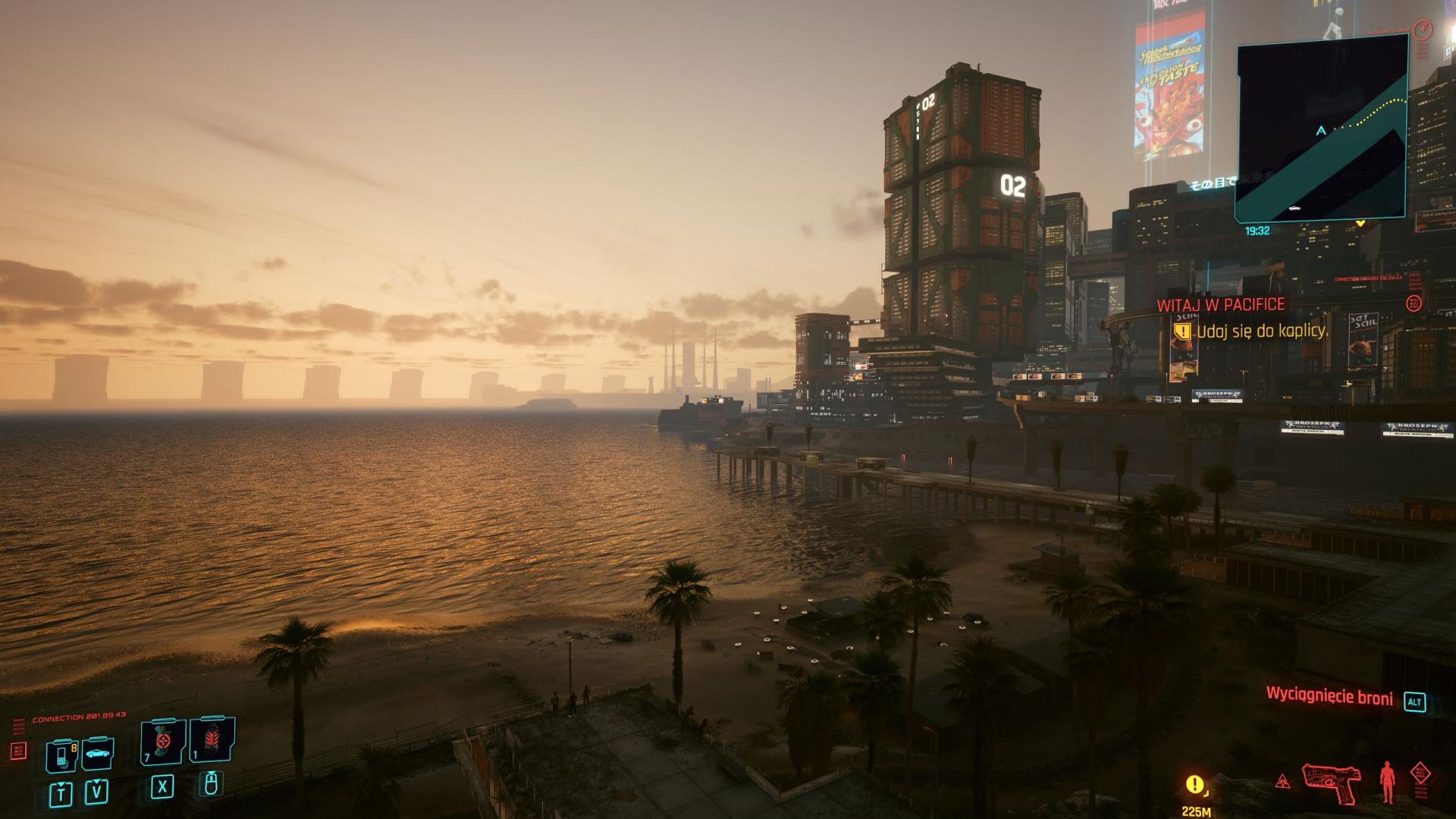Call your vehicle with the car icon
Viewport: 1456px width, 819px height.
click(98, 753)
